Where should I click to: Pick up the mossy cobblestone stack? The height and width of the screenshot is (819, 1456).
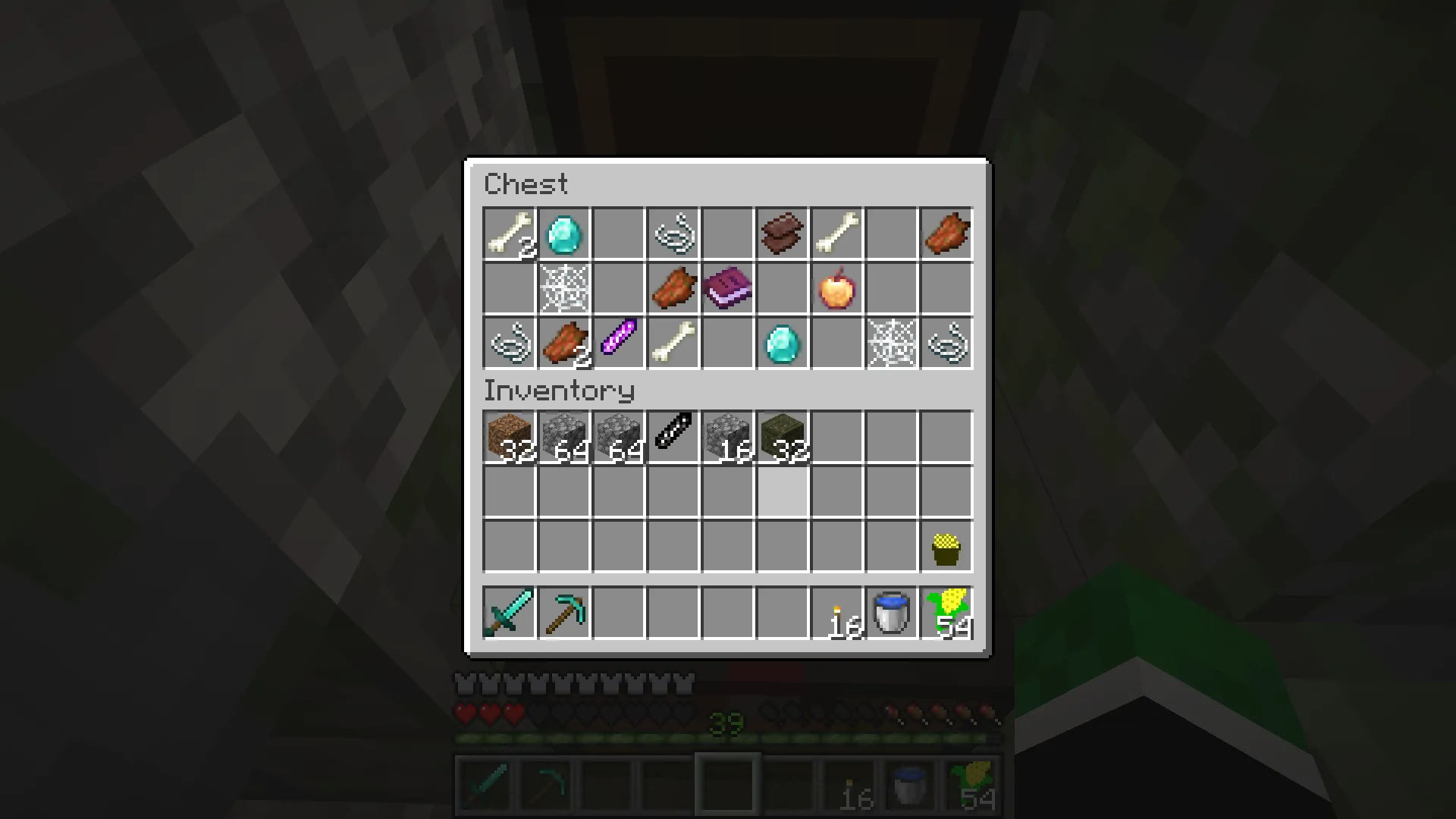click(x=782, y=433)
